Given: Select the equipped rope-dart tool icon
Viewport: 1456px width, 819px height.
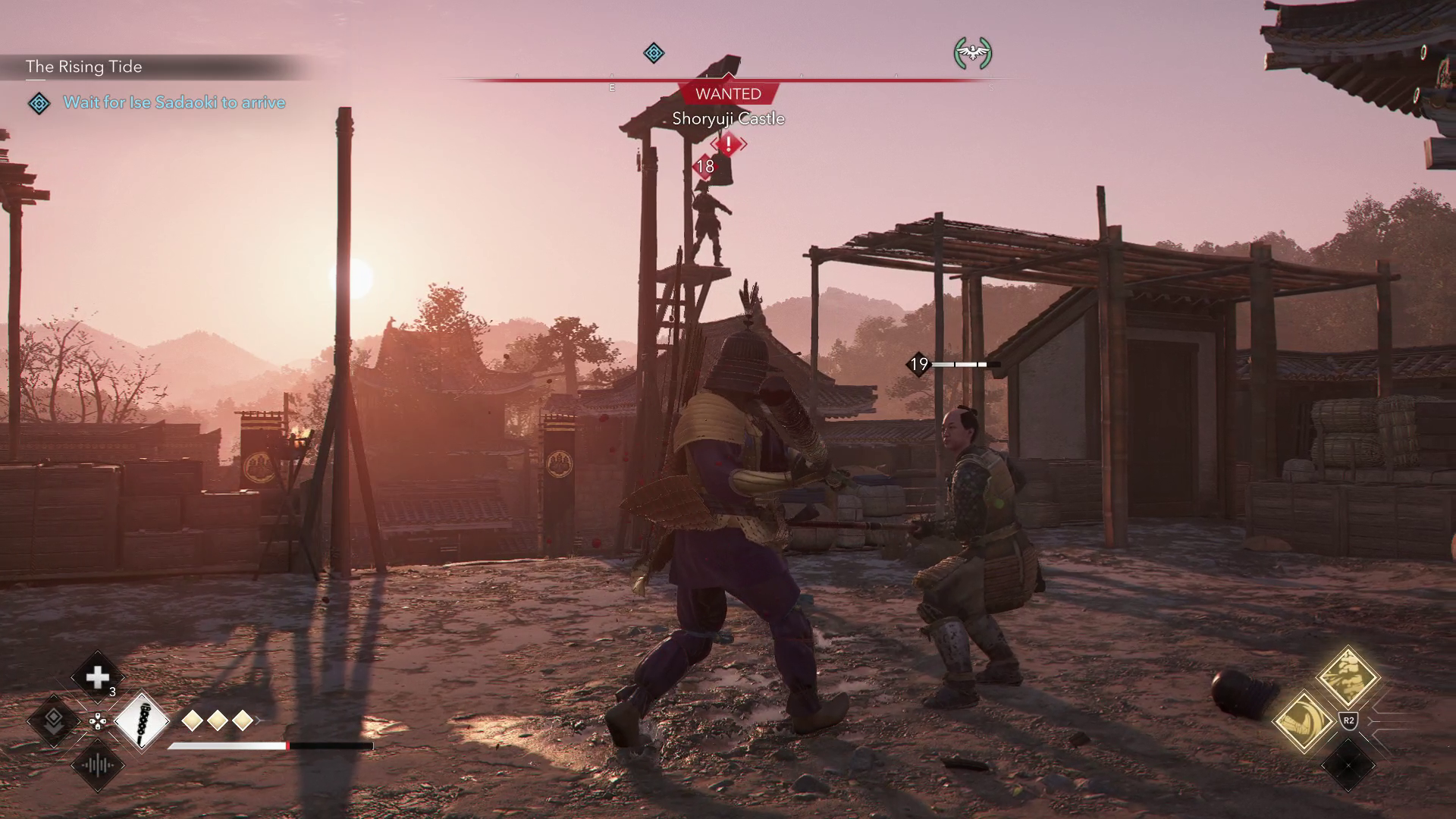Looking at the screenshot, I should coord(142,723).
